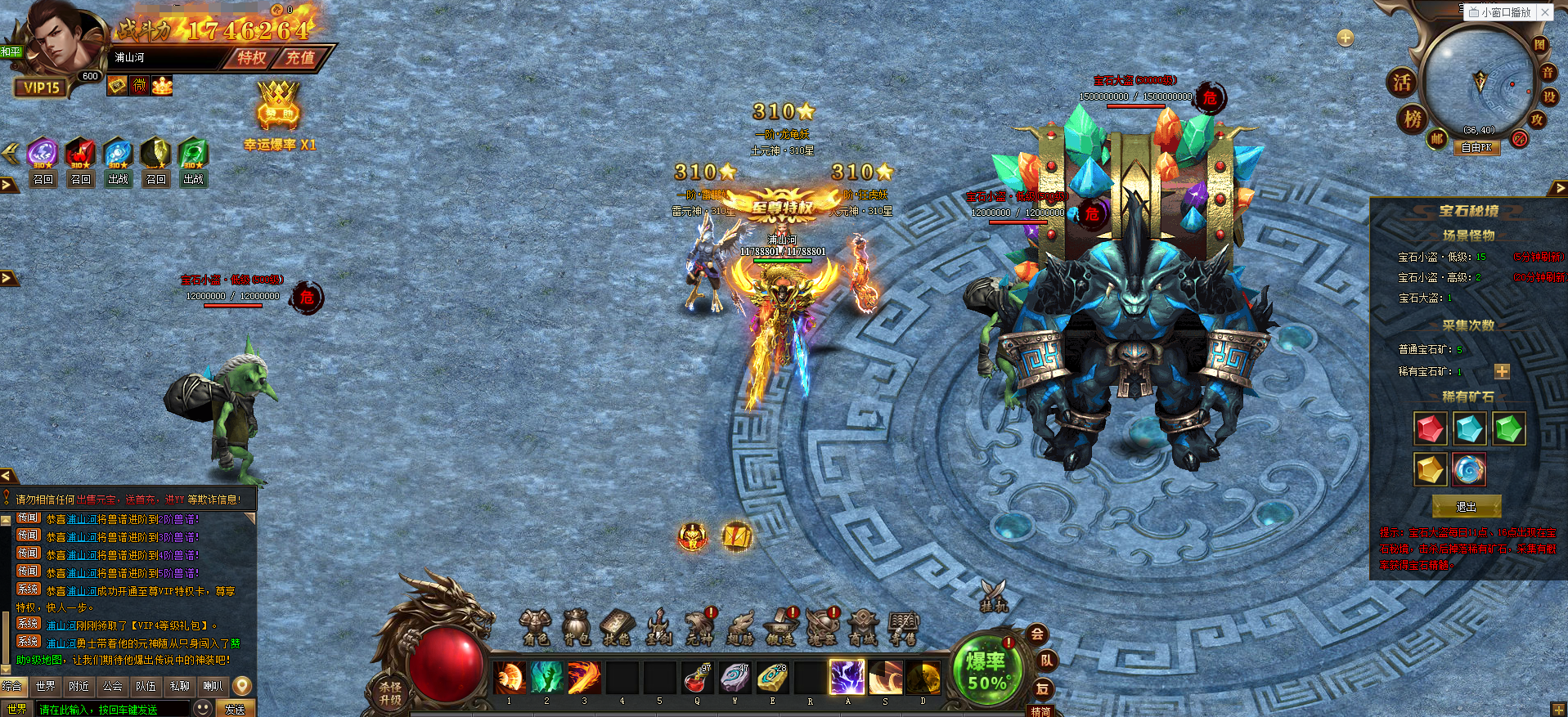Open 设 settings beside the minimap

coord(1549,97)
